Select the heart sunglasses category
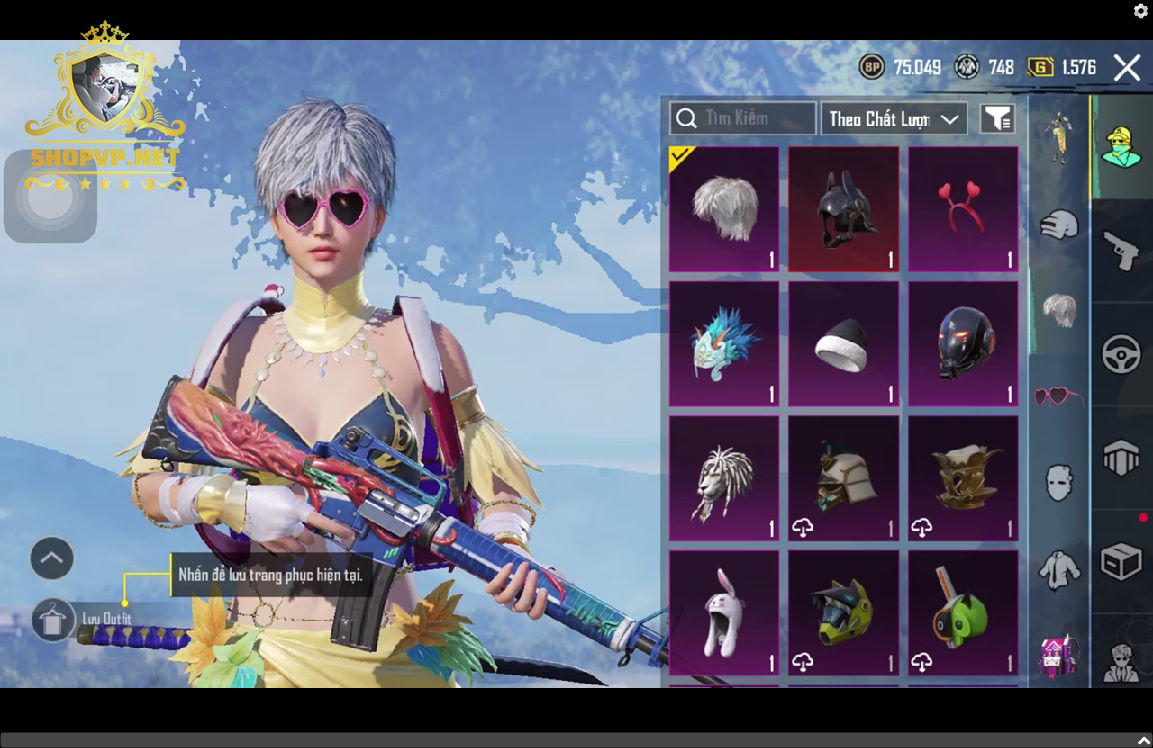The image size is (1153, 748). coord(1059,397)
